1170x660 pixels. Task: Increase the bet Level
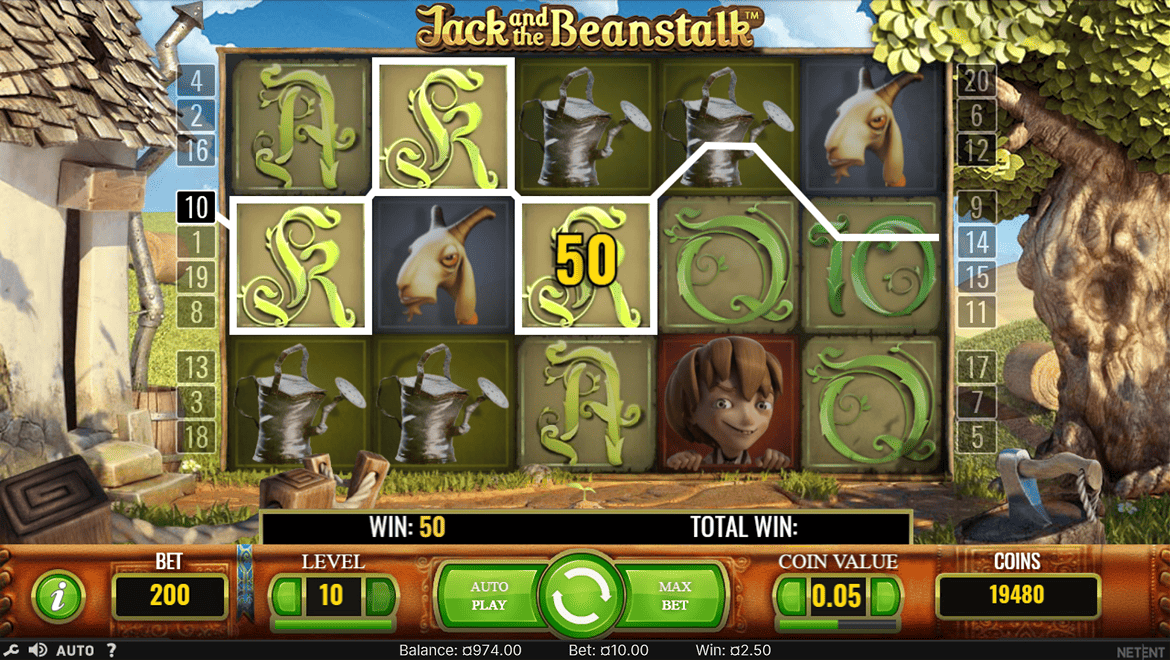tap(379, 597)
